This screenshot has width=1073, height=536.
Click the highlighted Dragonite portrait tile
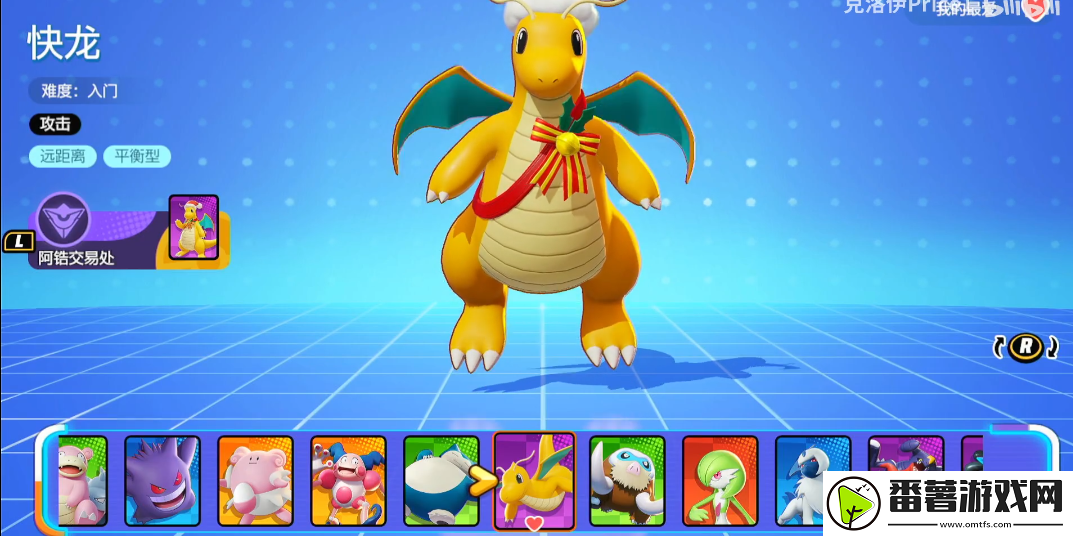point(535,478)
